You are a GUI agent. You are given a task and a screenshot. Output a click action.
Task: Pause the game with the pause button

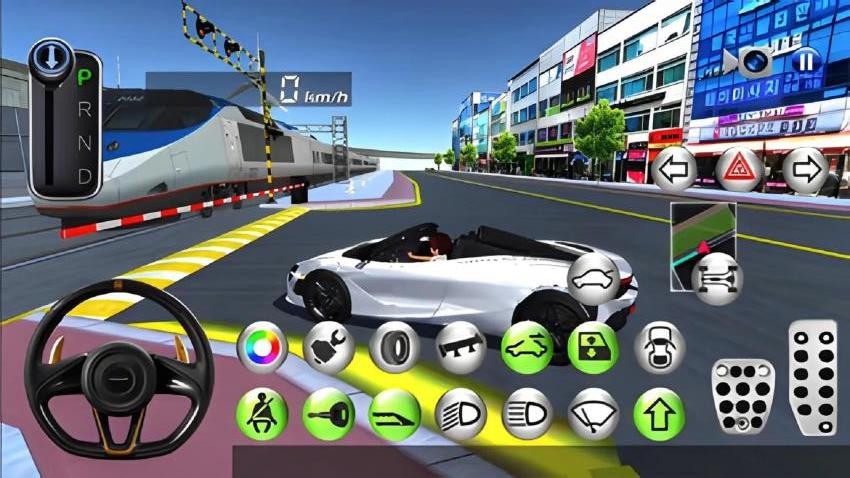click(x=804, y=62)
